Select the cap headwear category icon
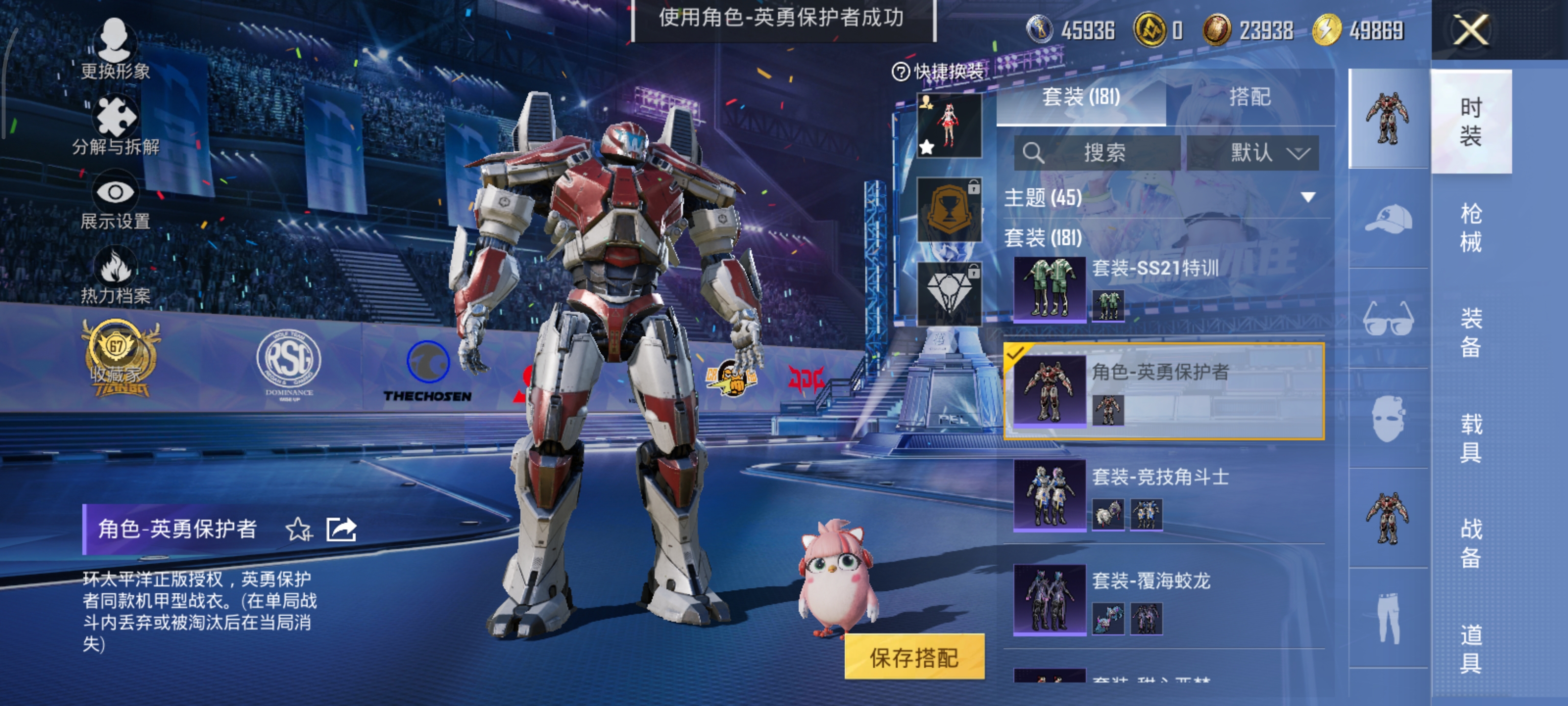This screenshot has width=1568, height=706. pyautogui.click(x=1389, y=219)
